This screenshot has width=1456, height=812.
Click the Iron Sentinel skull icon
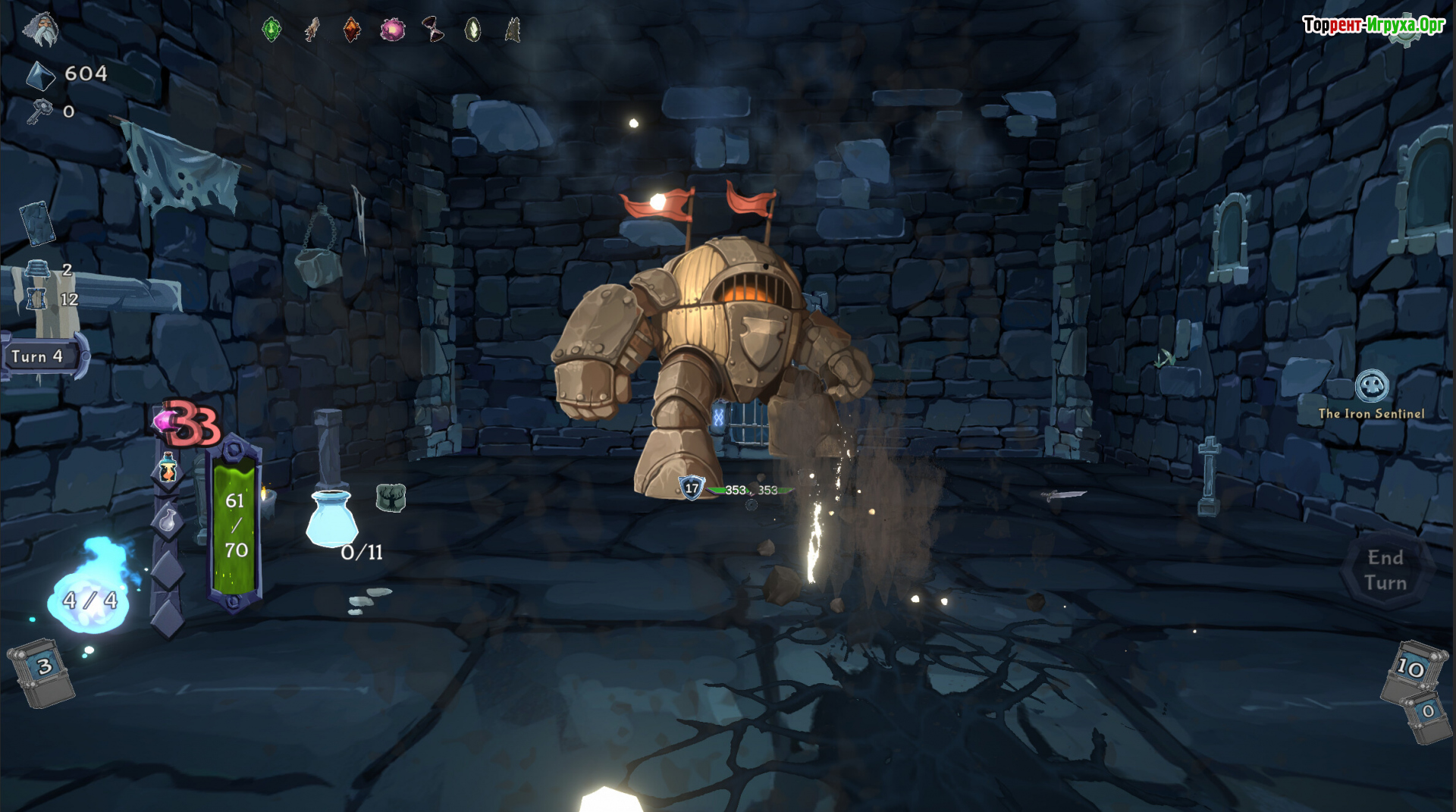pyautogui.click(x=1372, y=386)
